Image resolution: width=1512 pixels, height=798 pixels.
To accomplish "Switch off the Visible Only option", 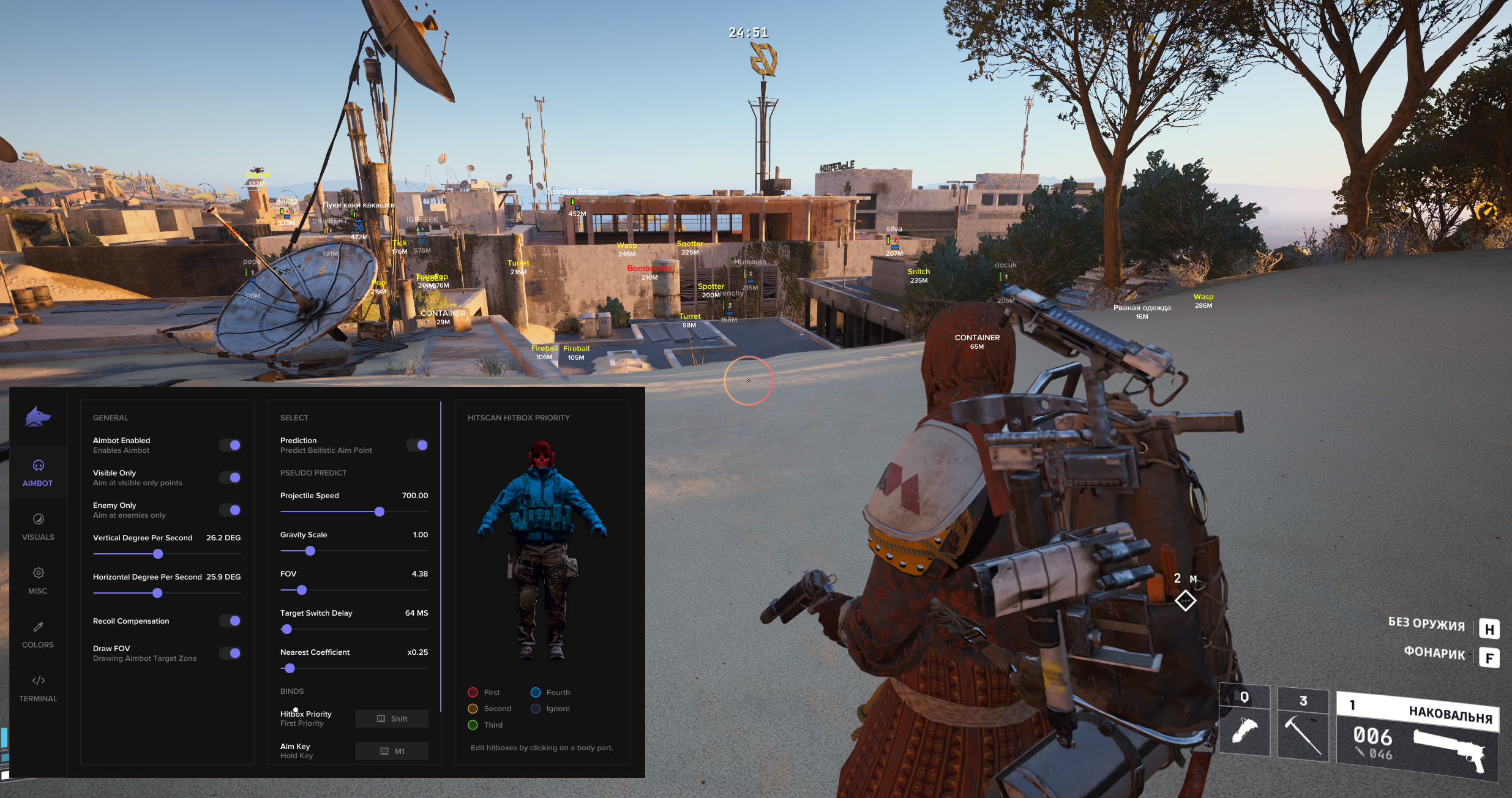I will click(x=230, y=477).
